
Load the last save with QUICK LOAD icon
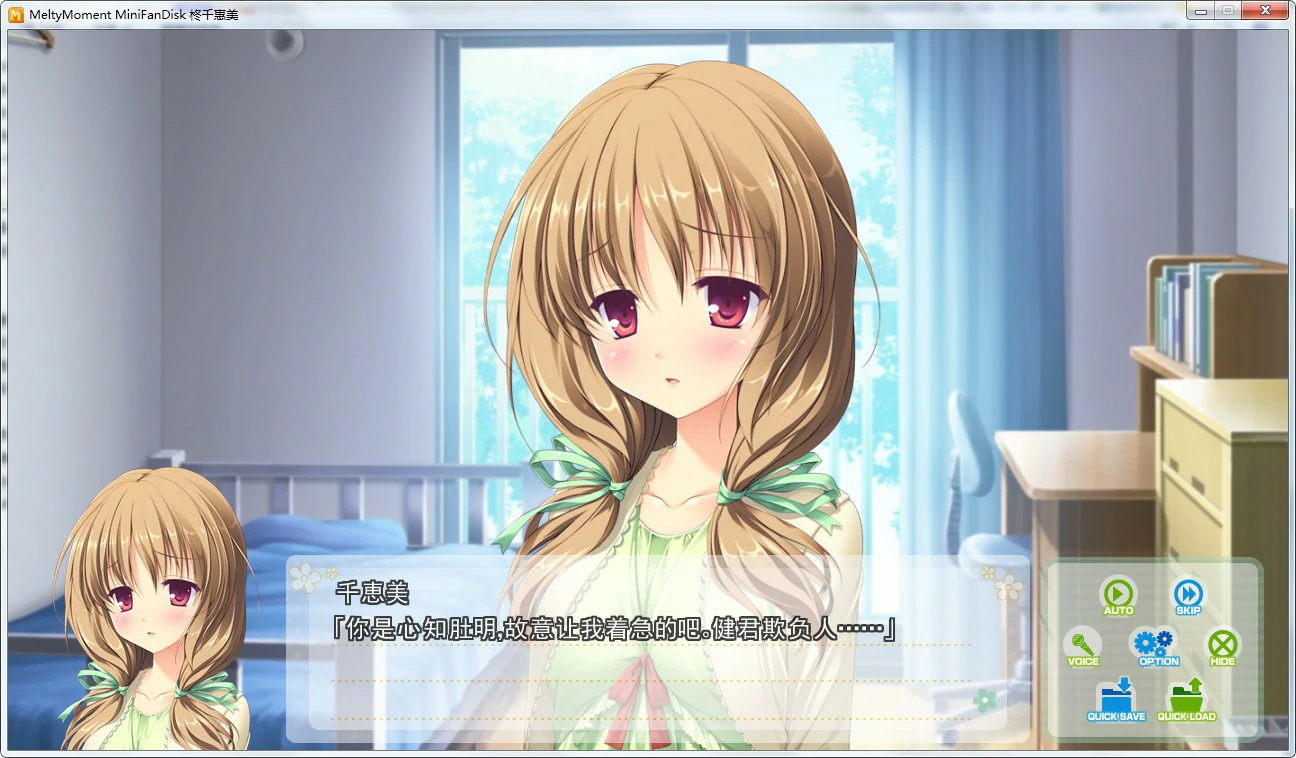pos(1185,700)
